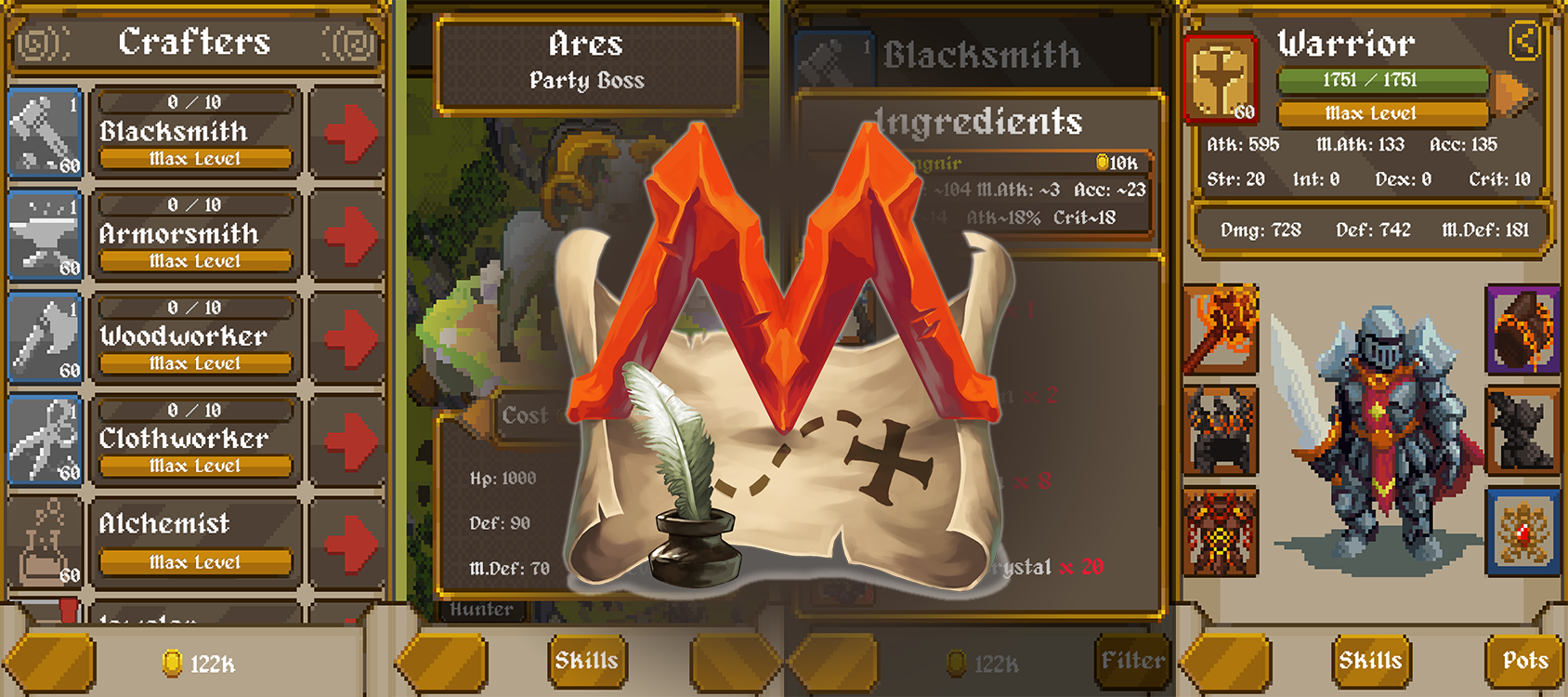Image resolution: width=1568 pixels, height=697 pixels.
Task: Select the flaming hammer weapon slot
Action: tap(1221, 328)
